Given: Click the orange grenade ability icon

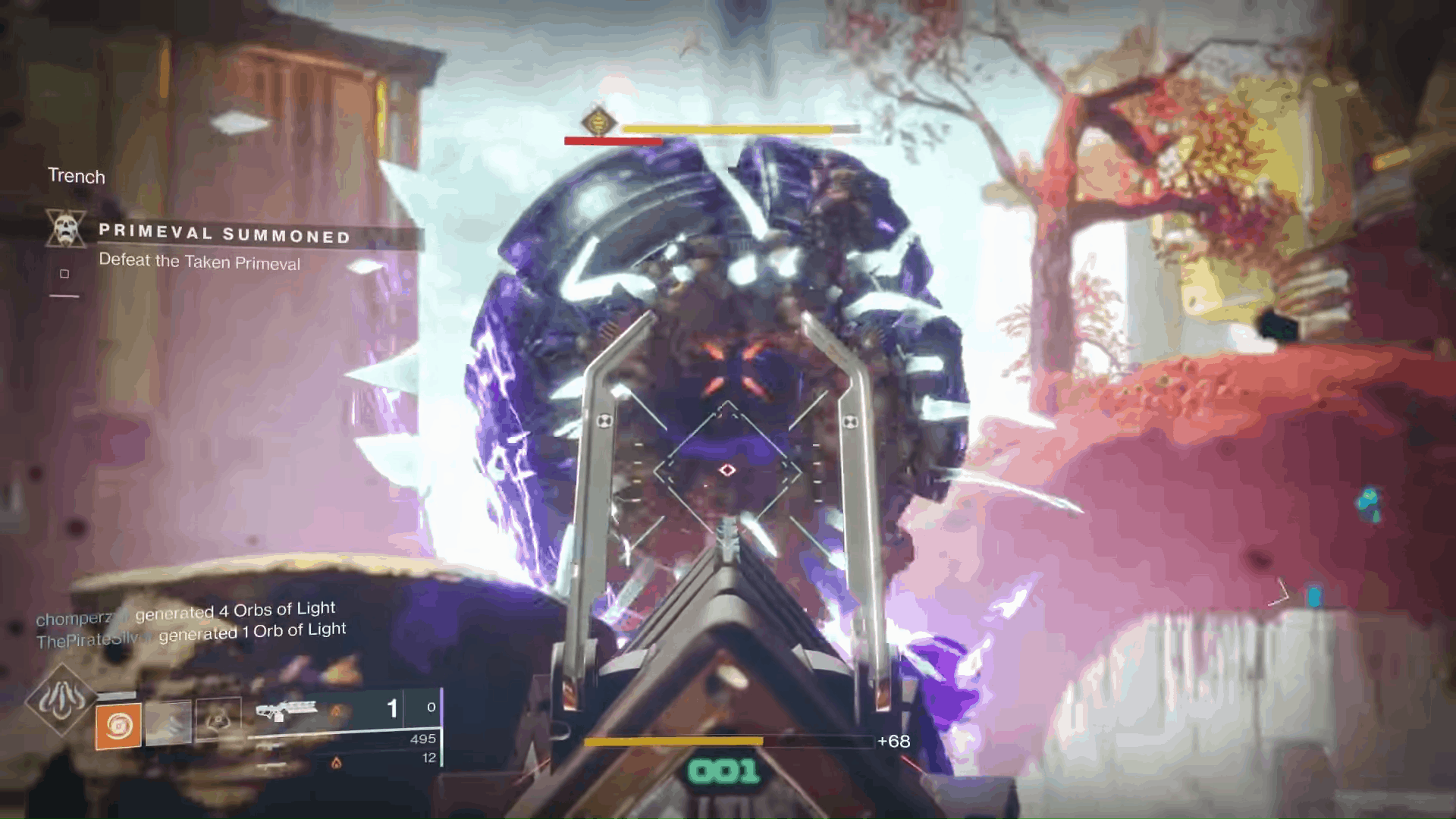Looking at the screenshot, I should click(118, 726).
